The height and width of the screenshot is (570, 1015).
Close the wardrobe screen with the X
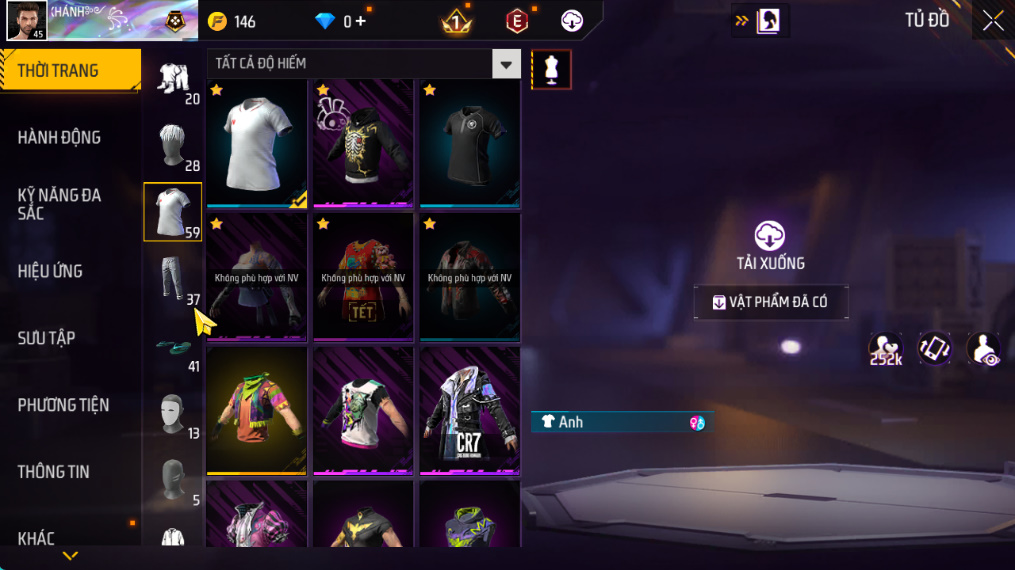992,21
